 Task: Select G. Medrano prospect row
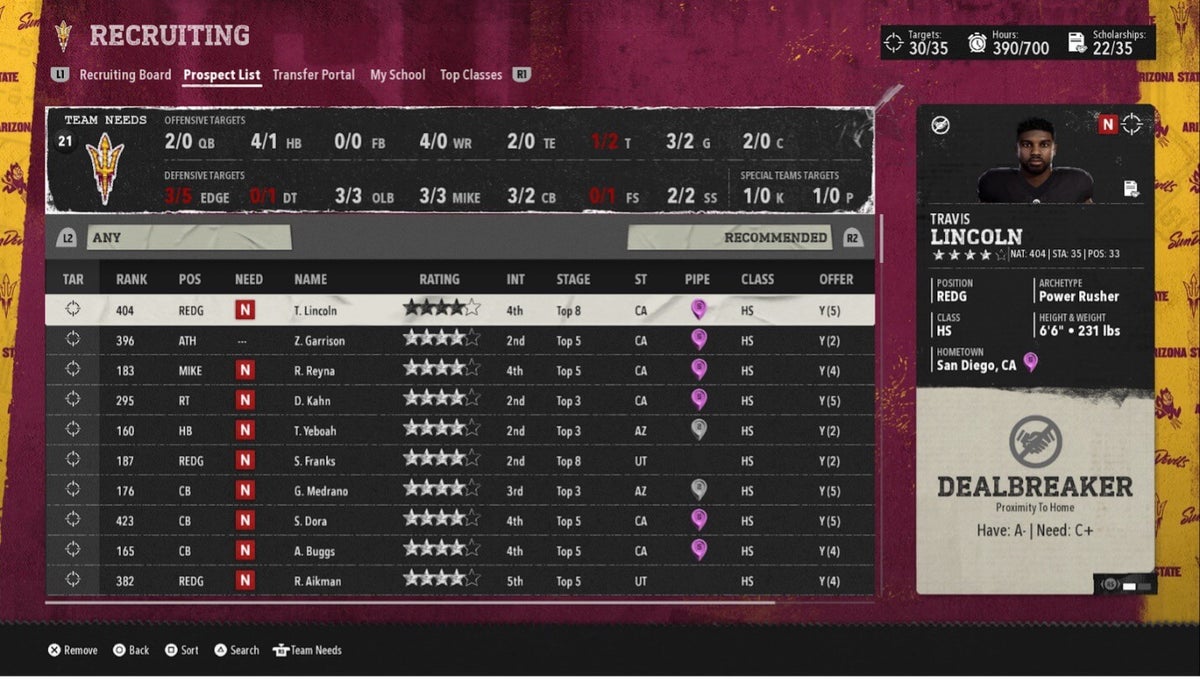coord(322,491)
